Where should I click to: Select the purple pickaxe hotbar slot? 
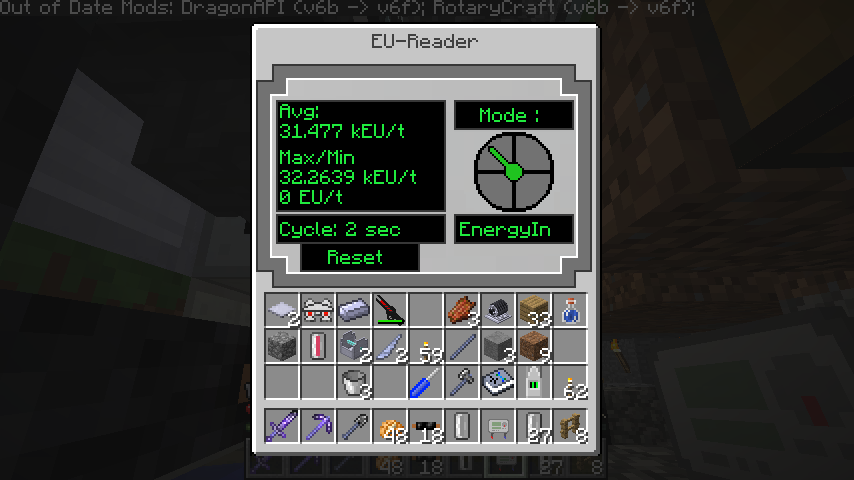click(318, 426)
